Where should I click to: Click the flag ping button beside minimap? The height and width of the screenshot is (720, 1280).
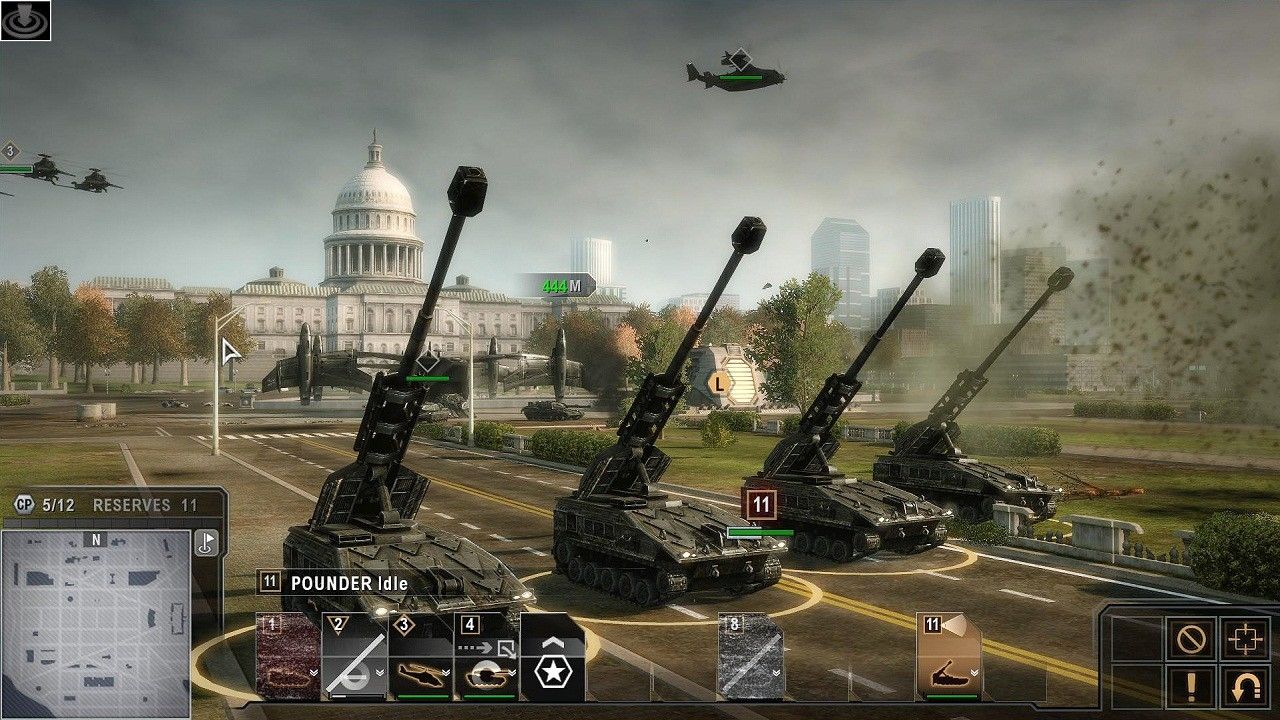click(x=206, y=542)
